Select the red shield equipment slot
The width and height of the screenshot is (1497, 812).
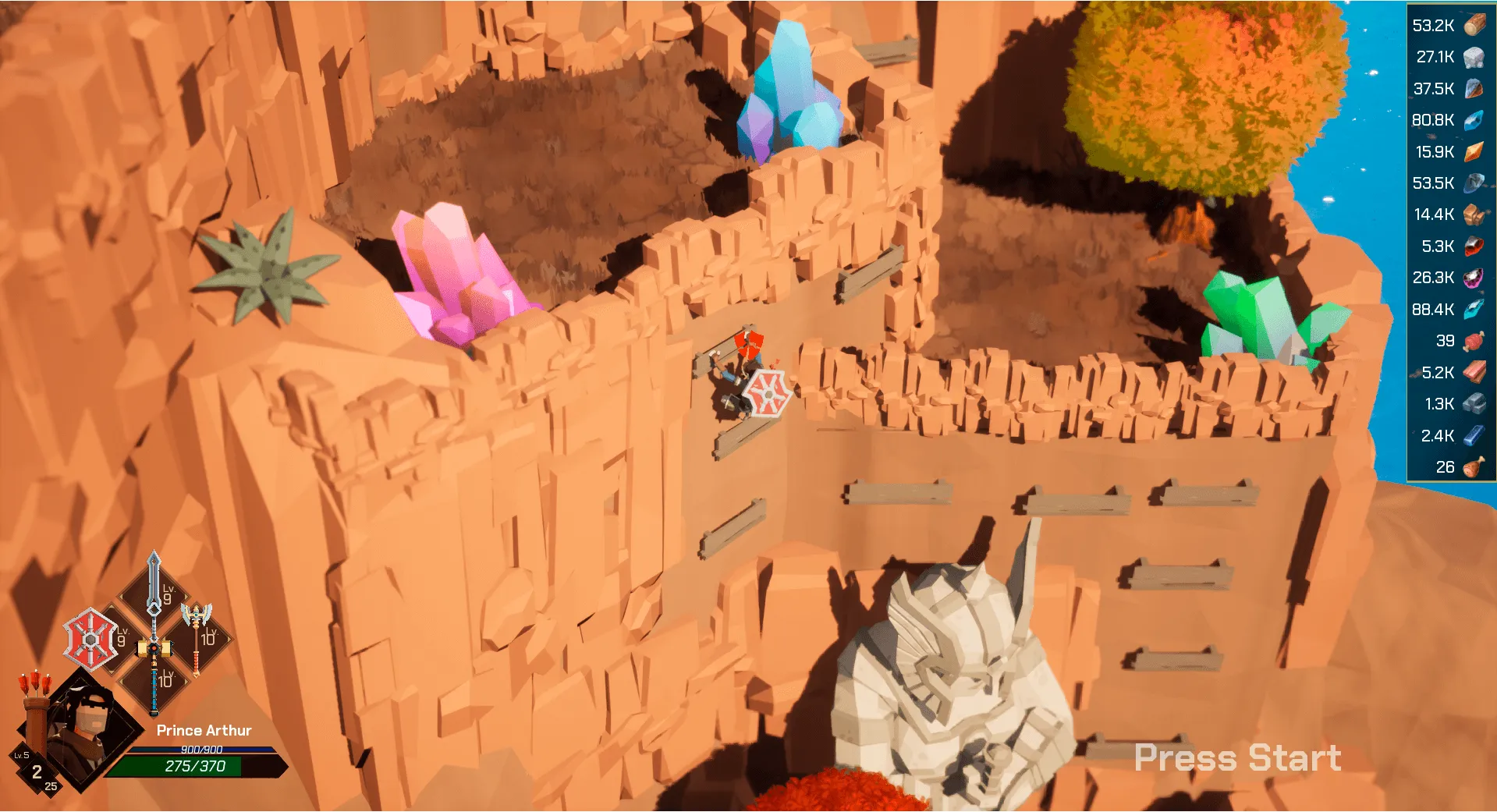[90, 640]
